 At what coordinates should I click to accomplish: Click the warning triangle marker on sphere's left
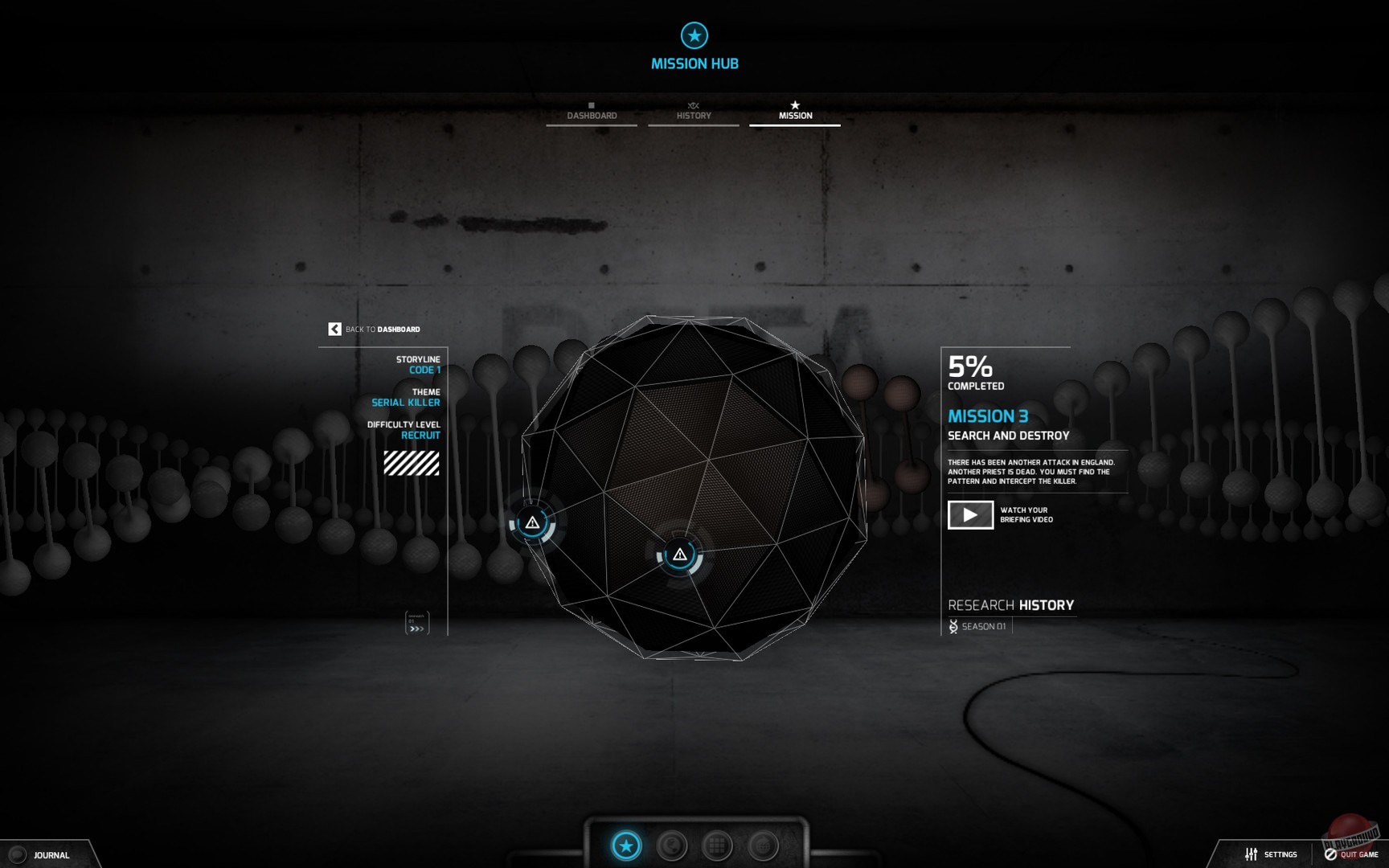tap(532, 522)
